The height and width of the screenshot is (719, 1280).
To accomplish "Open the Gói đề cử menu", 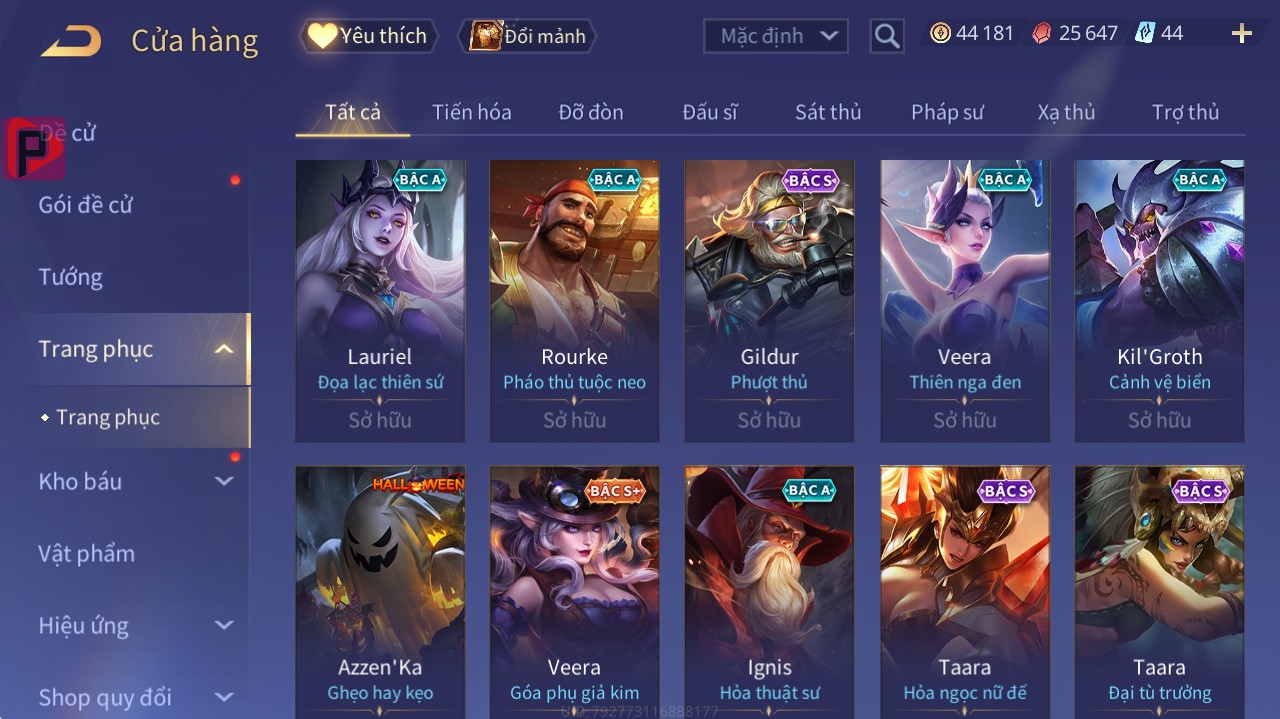I will pyautogui.click(x=86, y=205).
